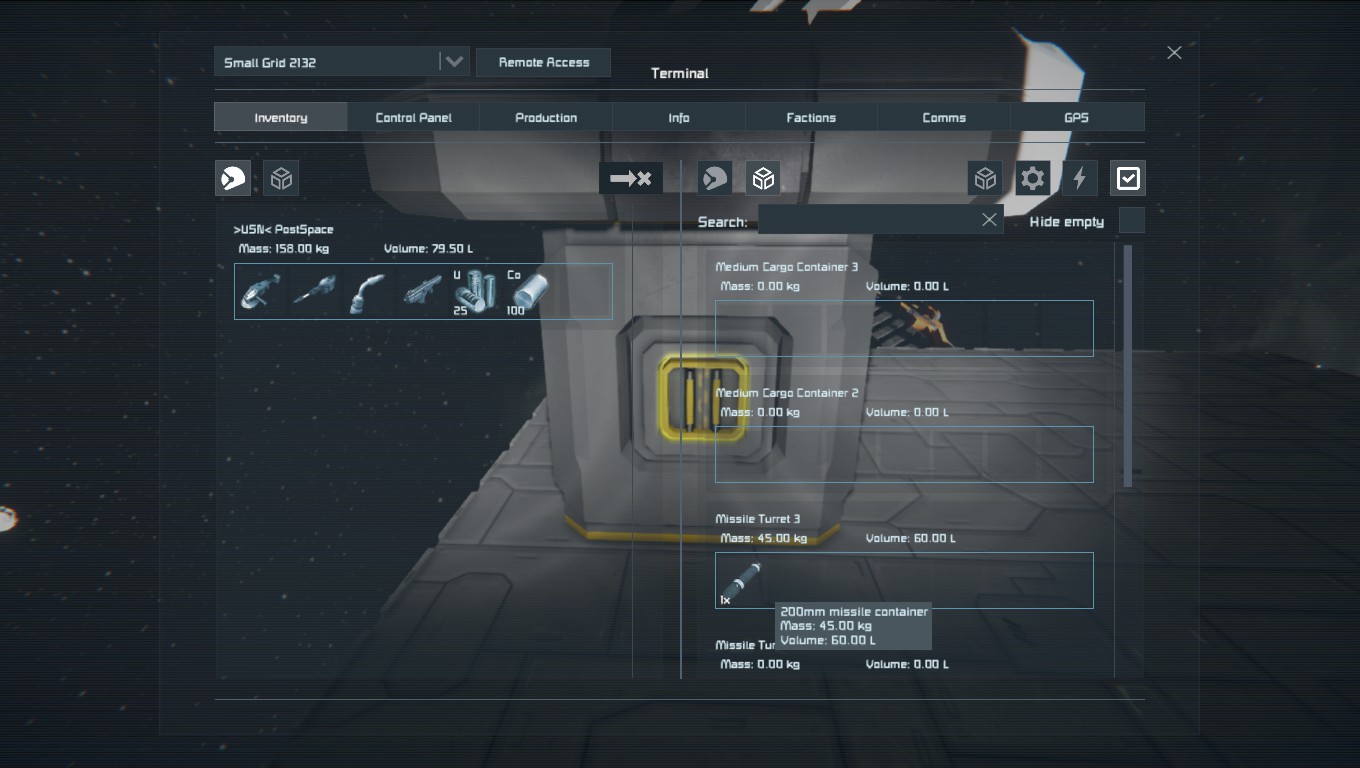Select the cobalt ingot stack
This screenshot has height=768, width=1360.
tap(528, 291)
